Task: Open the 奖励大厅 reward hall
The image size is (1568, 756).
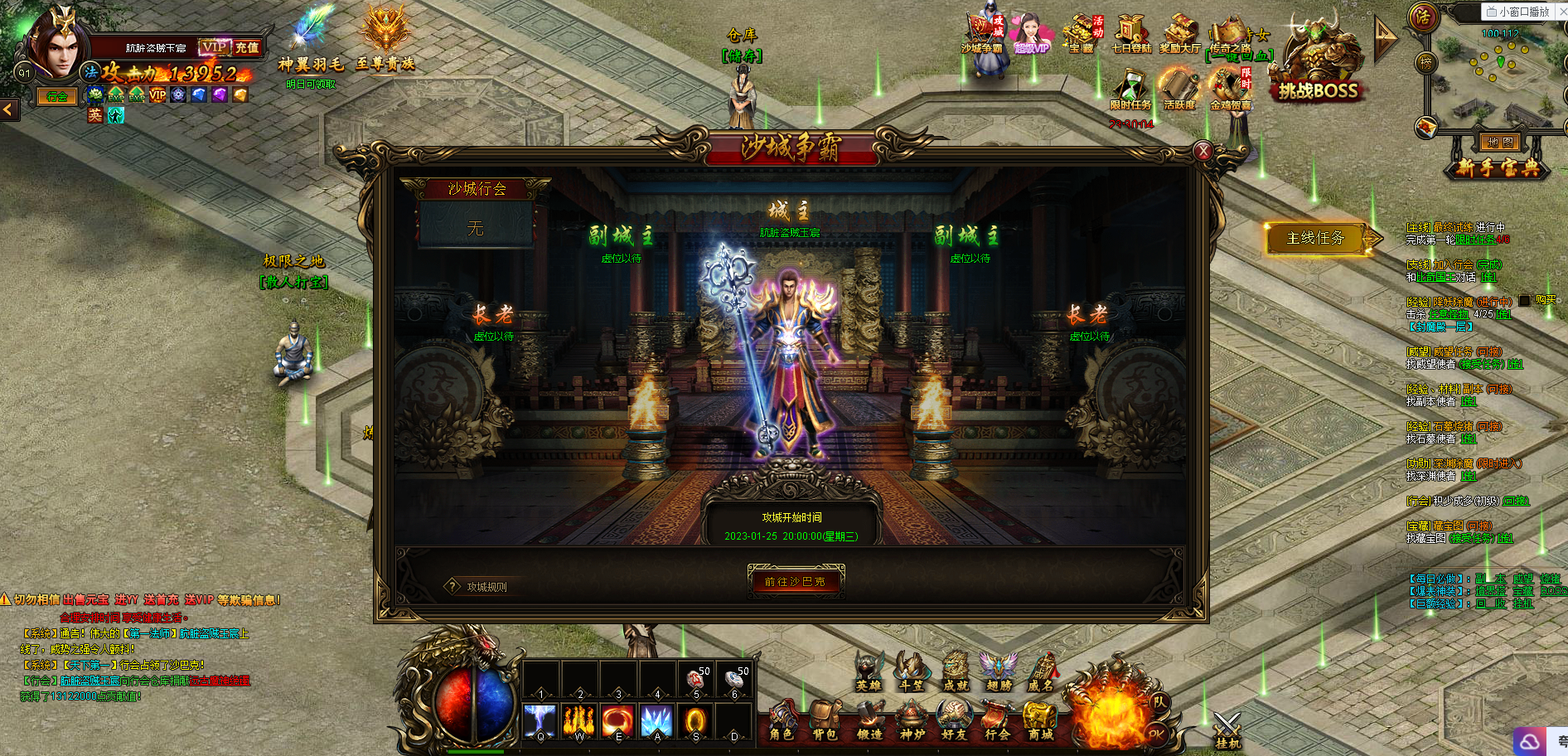Action: 1180,35
